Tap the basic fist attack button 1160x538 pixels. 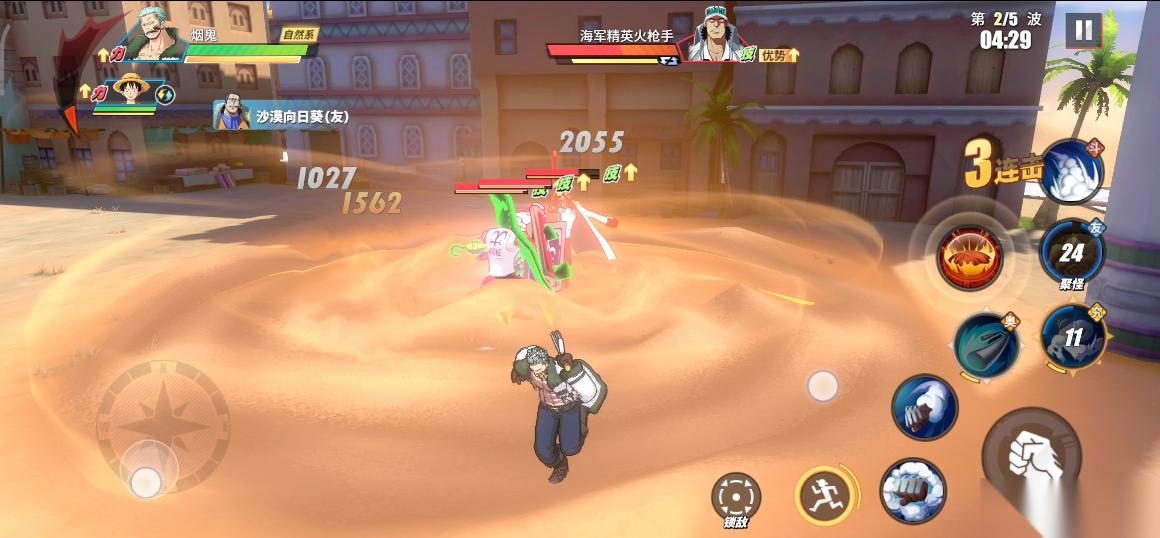[x=1031, y=456]
